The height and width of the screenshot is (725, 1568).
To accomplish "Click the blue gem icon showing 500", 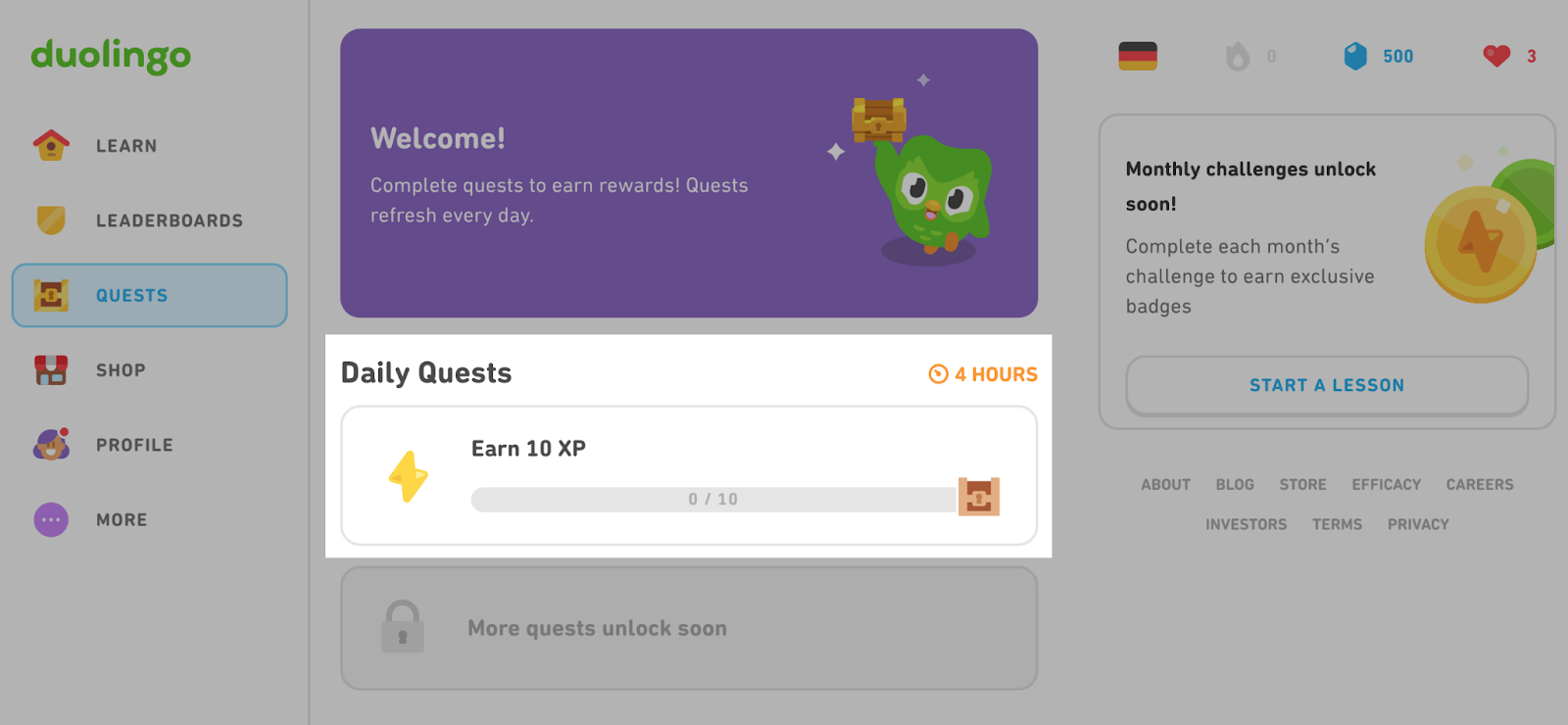I will [1356, 56].
